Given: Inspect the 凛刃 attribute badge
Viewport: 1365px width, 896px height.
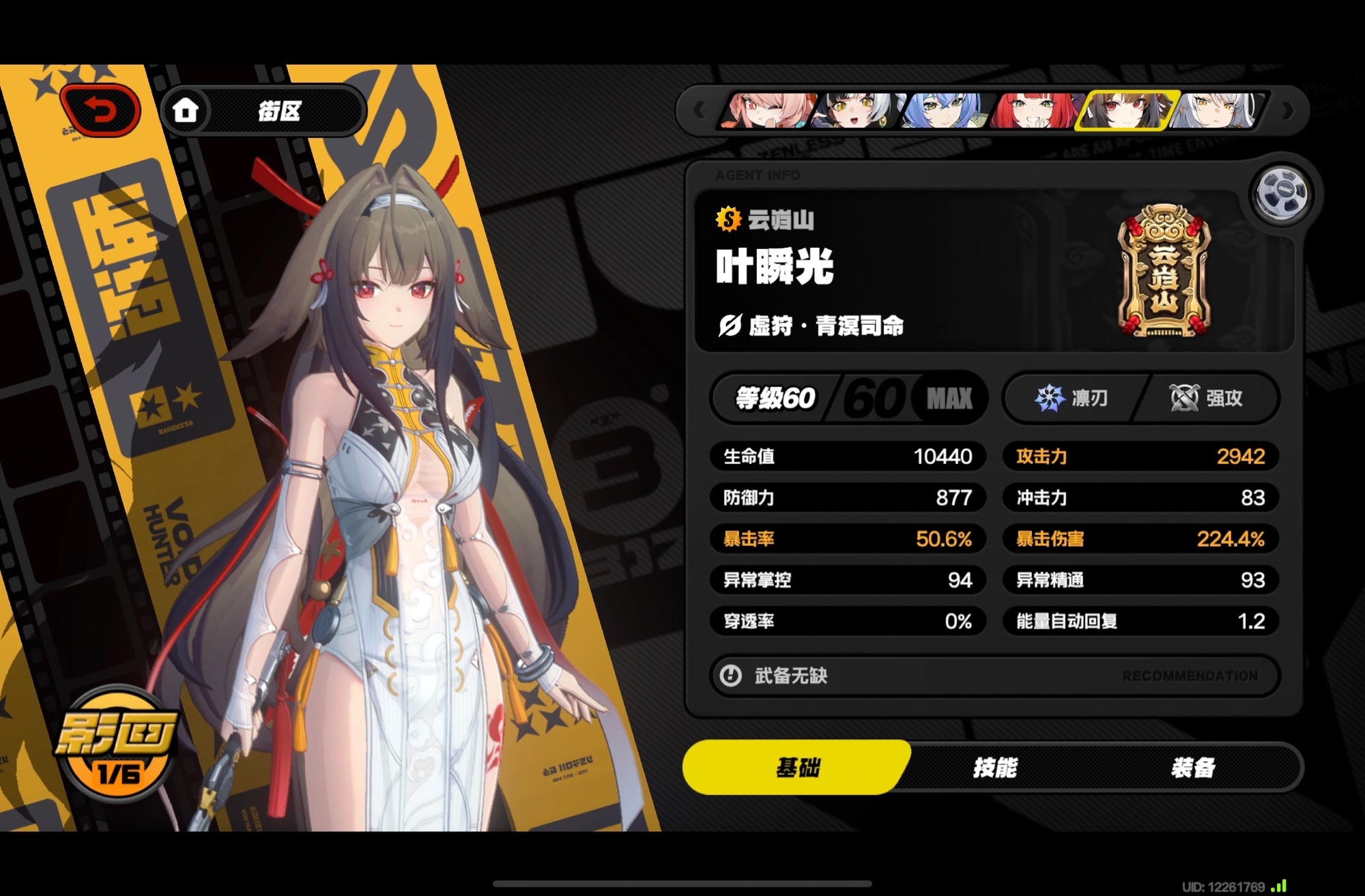Looking at the screenshot, I should tap(1072, 398).
